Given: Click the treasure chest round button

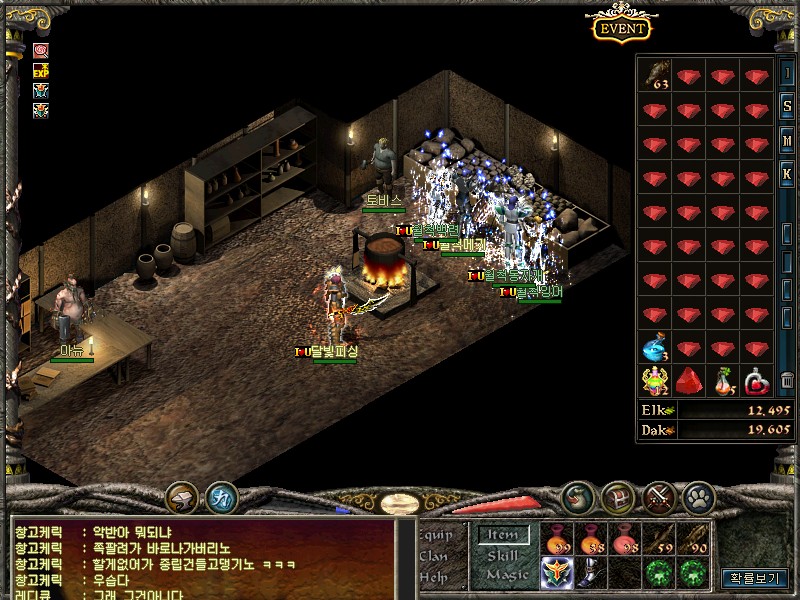Looking at the screenshot, I should (x=617, y=496).
